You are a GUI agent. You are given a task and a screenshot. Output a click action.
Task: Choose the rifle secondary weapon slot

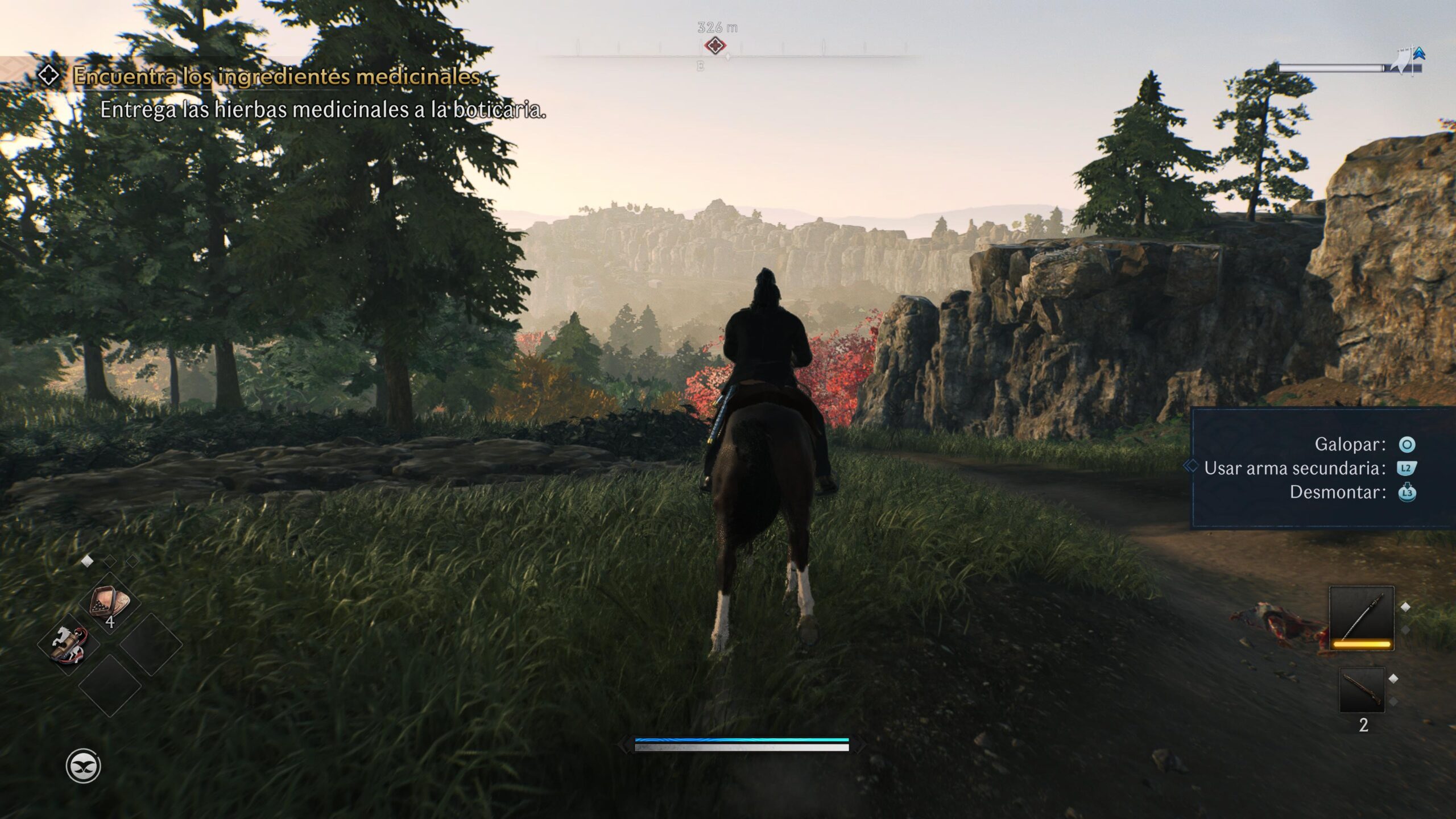click(x=1362, y=690)
